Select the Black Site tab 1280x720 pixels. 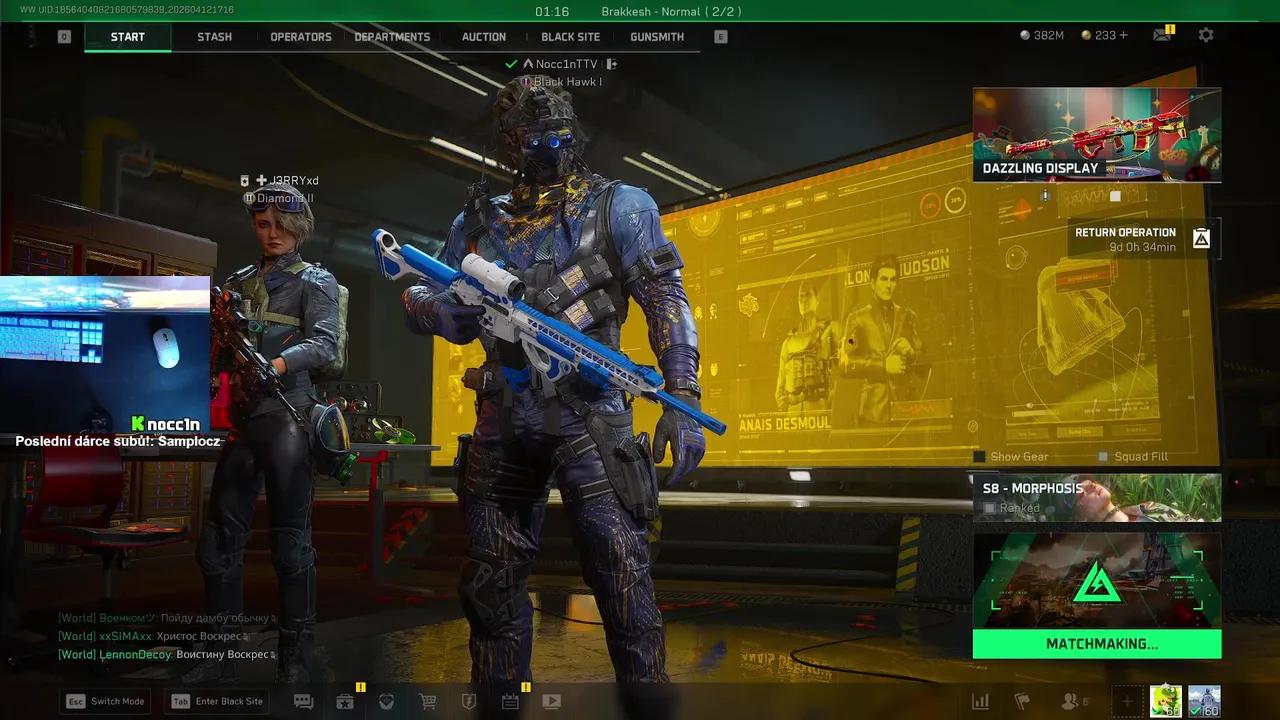(x=570, y=37)
